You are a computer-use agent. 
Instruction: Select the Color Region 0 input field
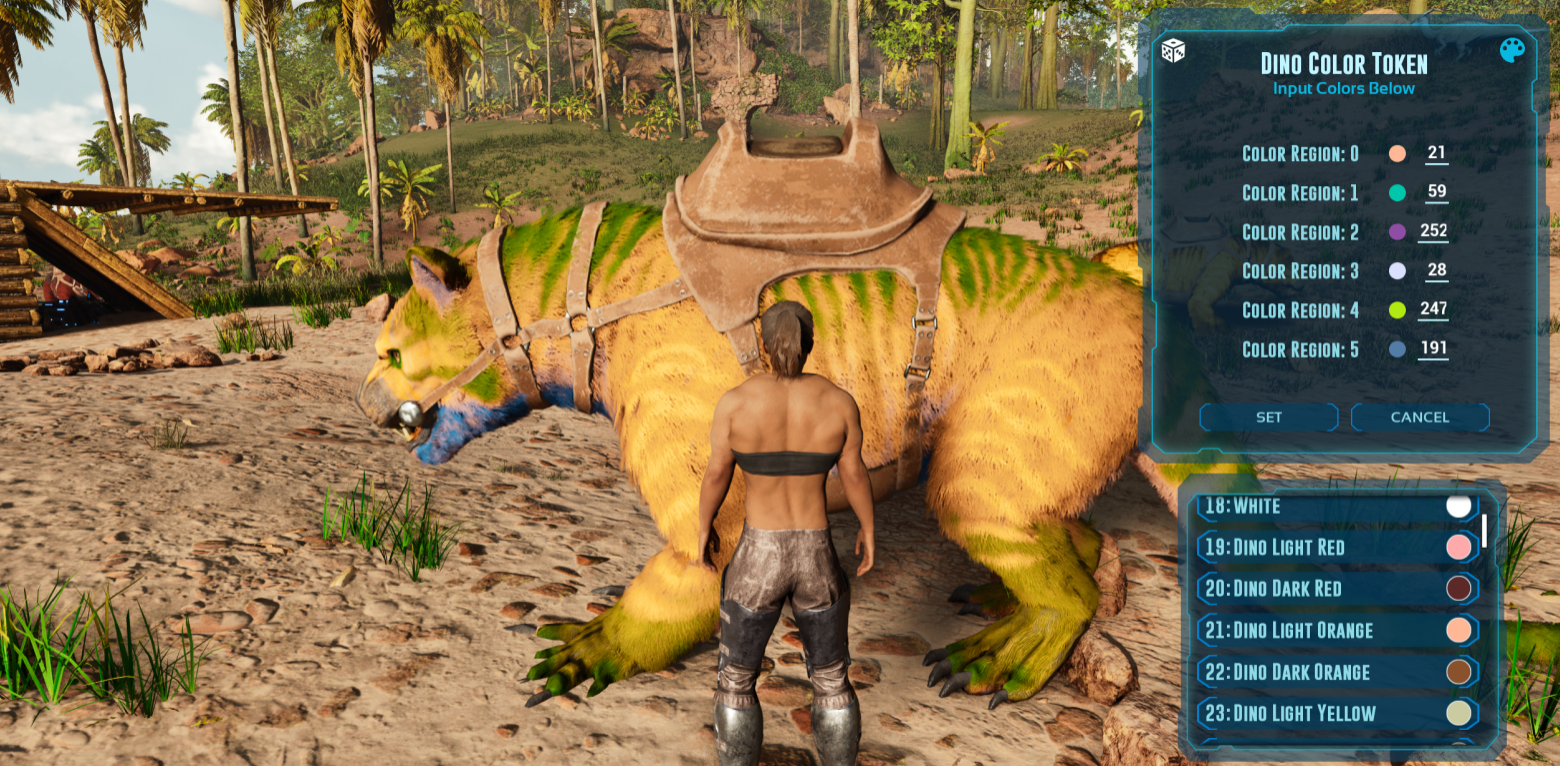pos(1436,154)
